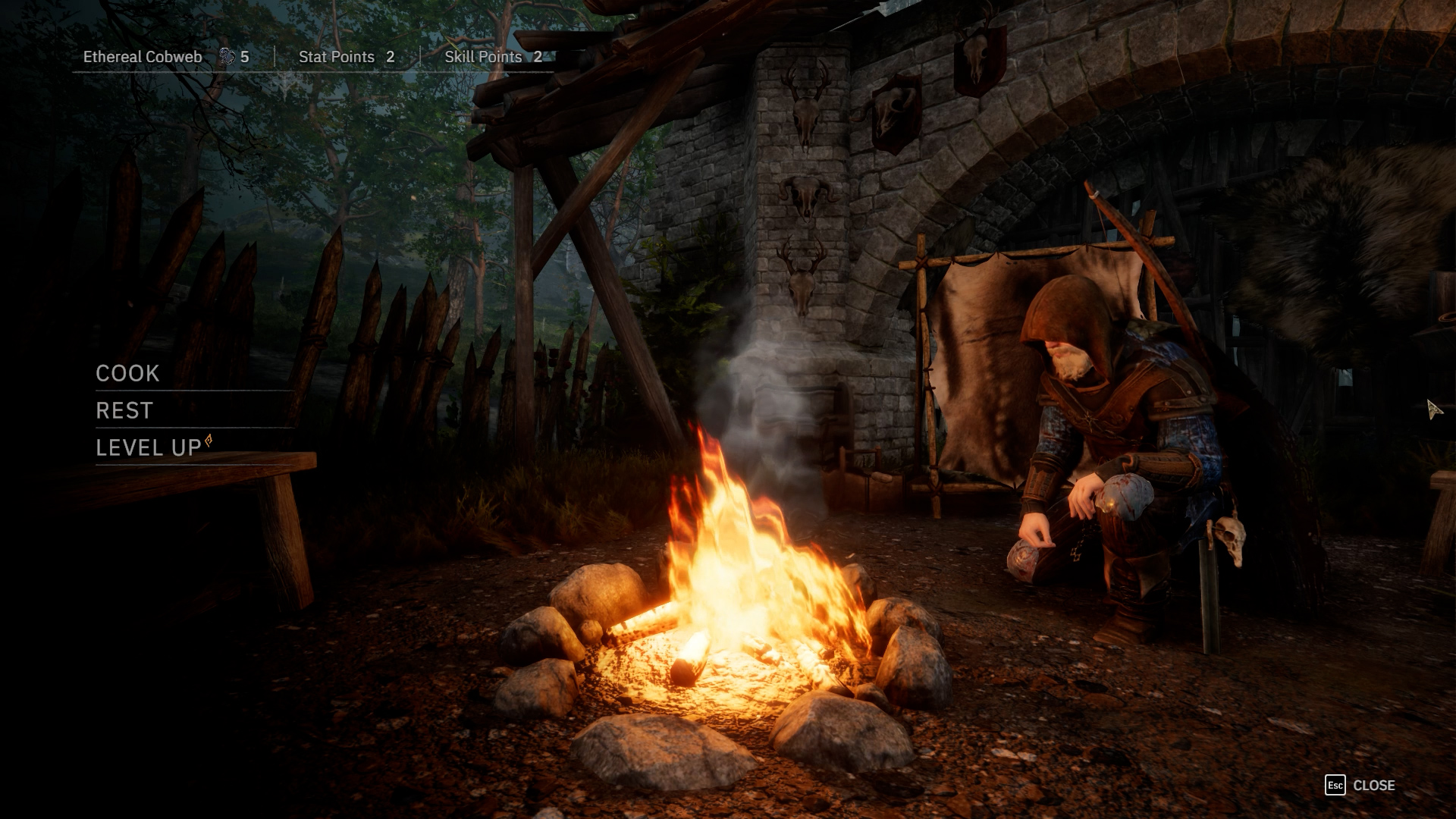The height and width of the screenshot is (819, 1456).
Task: Close the campfire menu
Action: 1360,786
